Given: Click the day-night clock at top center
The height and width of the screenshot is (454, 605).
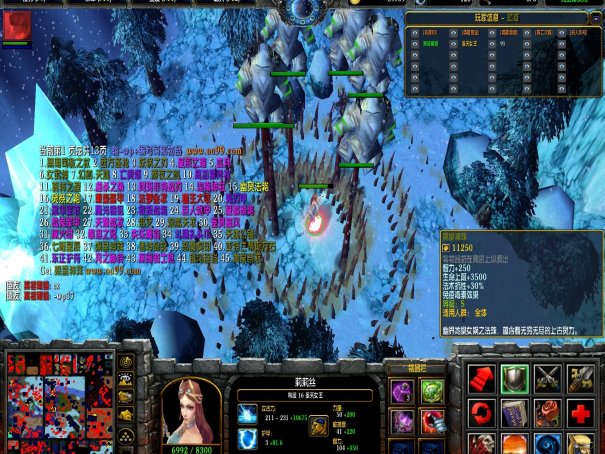Looking at the screenshot, I should click(x=302, y=10).
